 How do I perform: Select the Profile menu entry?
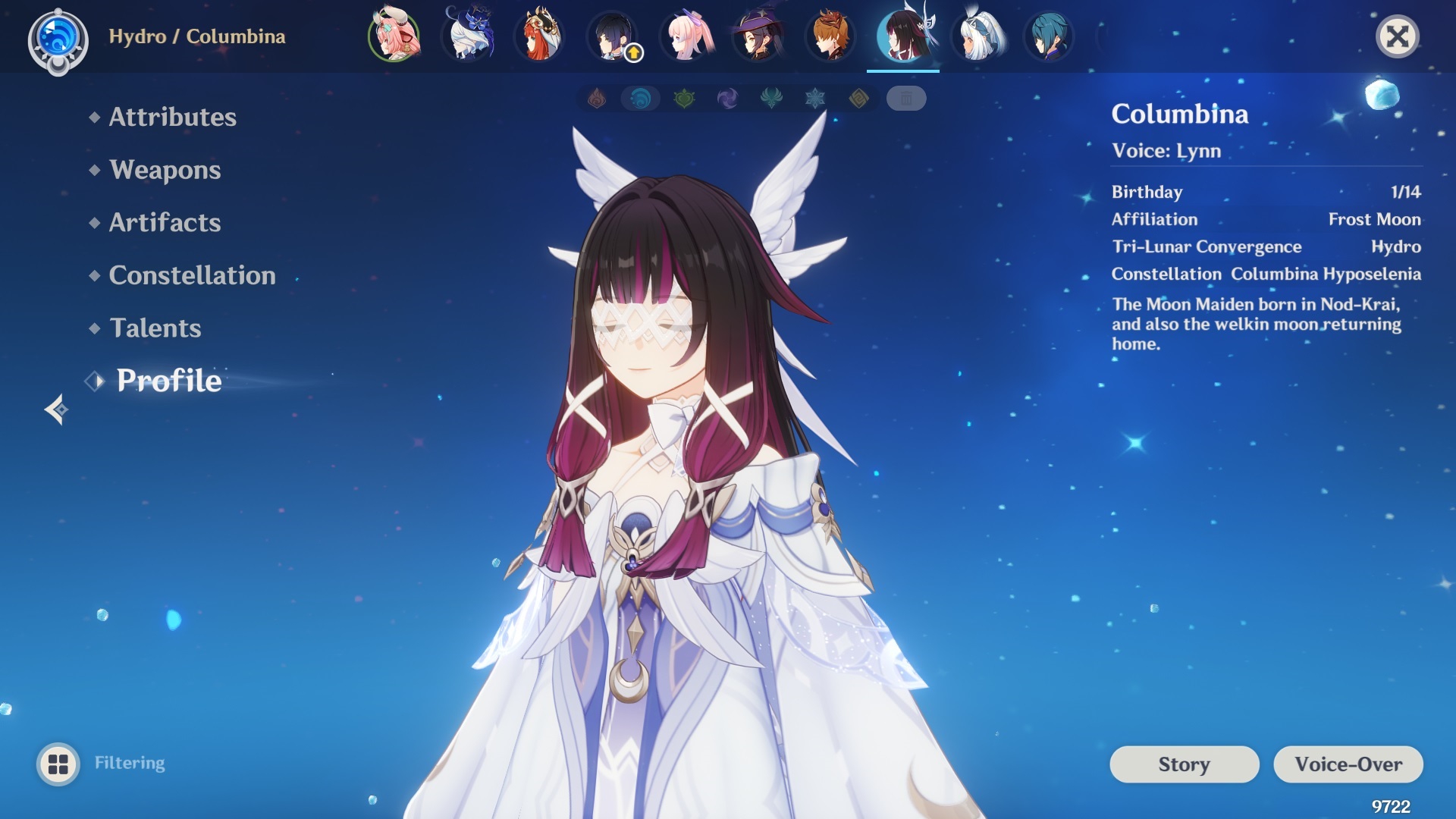[x=168, y=381]
